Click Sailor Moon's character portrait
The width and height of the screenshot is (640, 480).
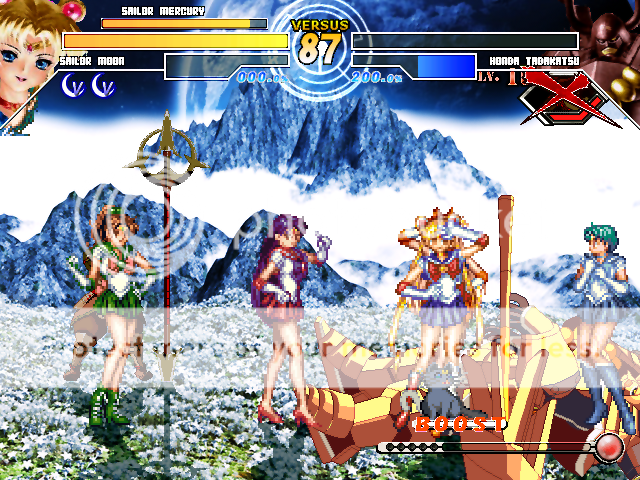point(30,55)
